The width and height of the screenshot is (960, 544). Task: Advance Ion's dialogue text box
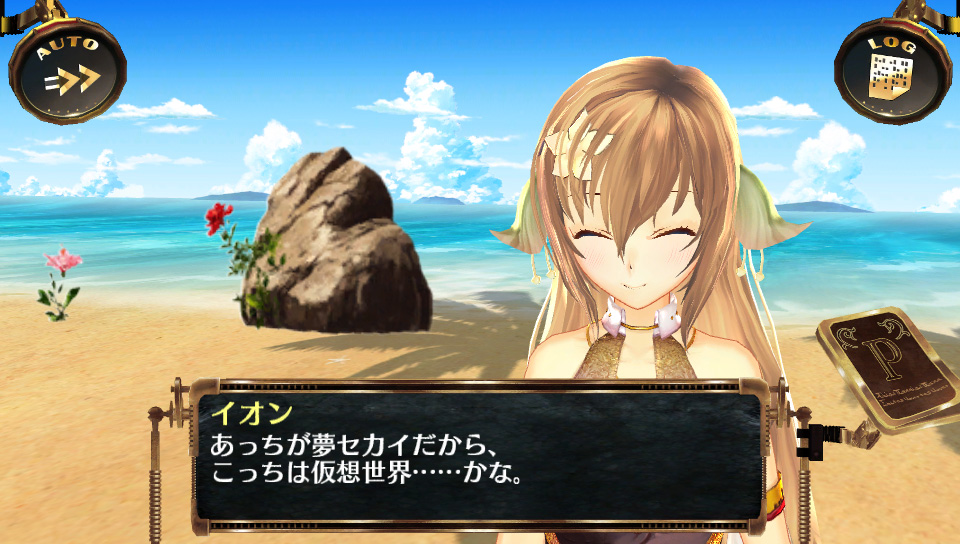[x=478, y=457]
